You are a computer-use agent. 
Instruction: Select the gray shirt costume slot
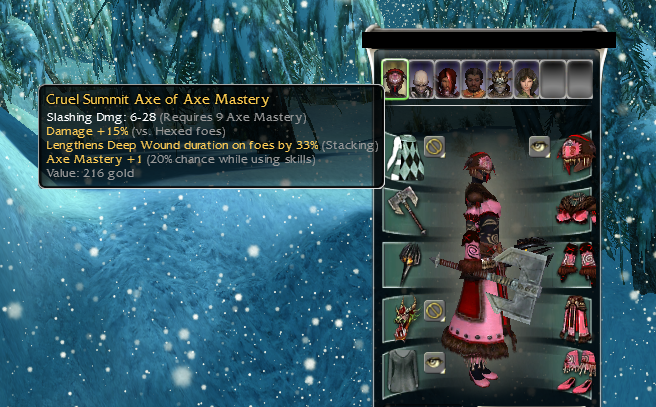pos(404,370)
